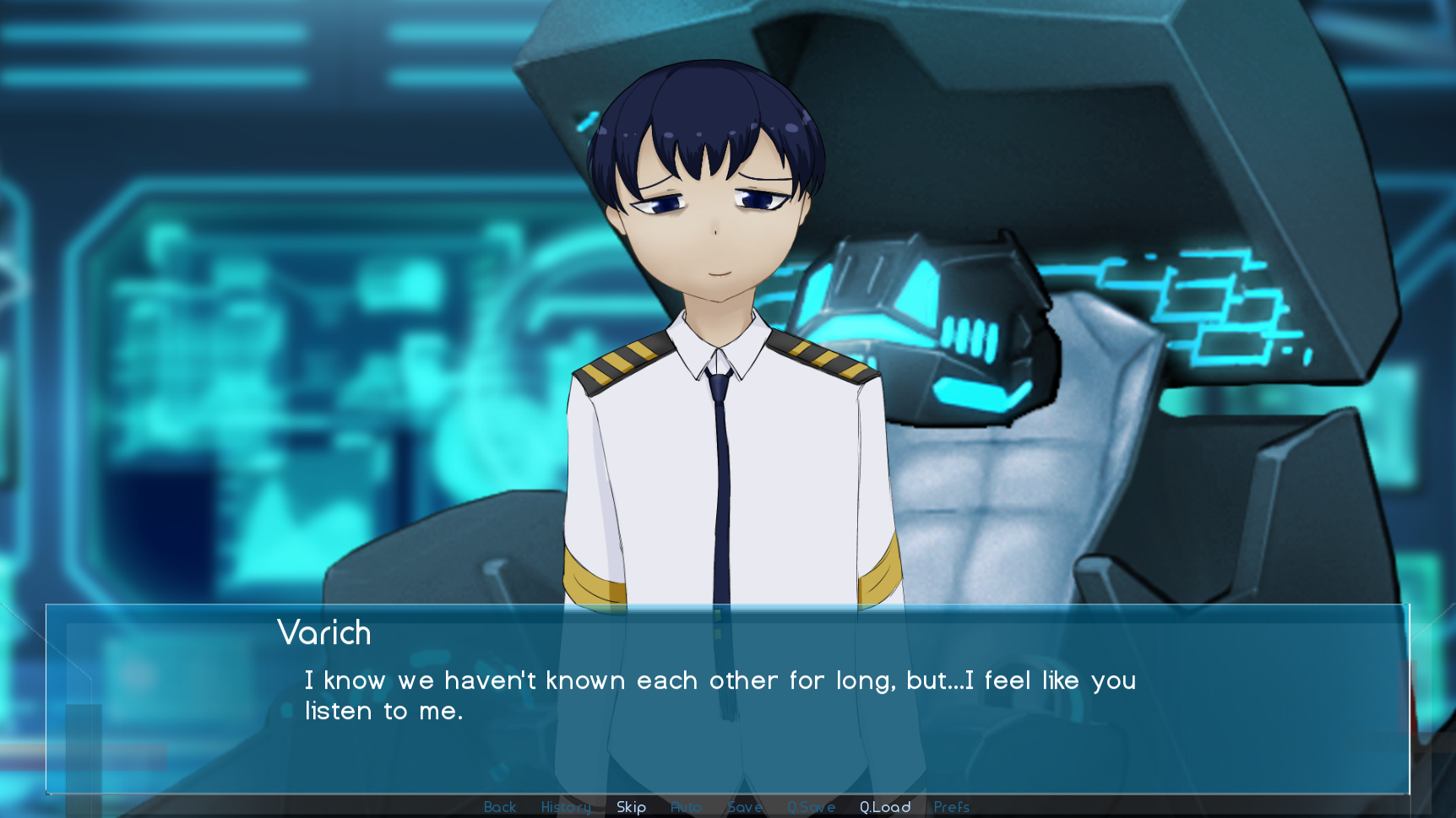Viewport: 1456px width, 818px height.
Task: Open the Prefs settings
Action: tap(951, 807)
